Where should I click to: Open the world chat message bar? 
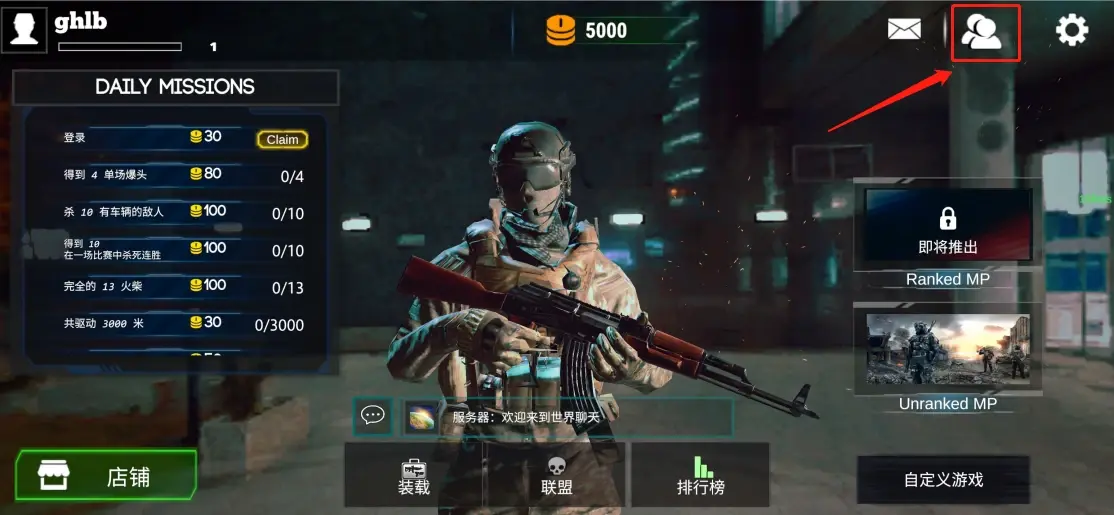[568, 417]
